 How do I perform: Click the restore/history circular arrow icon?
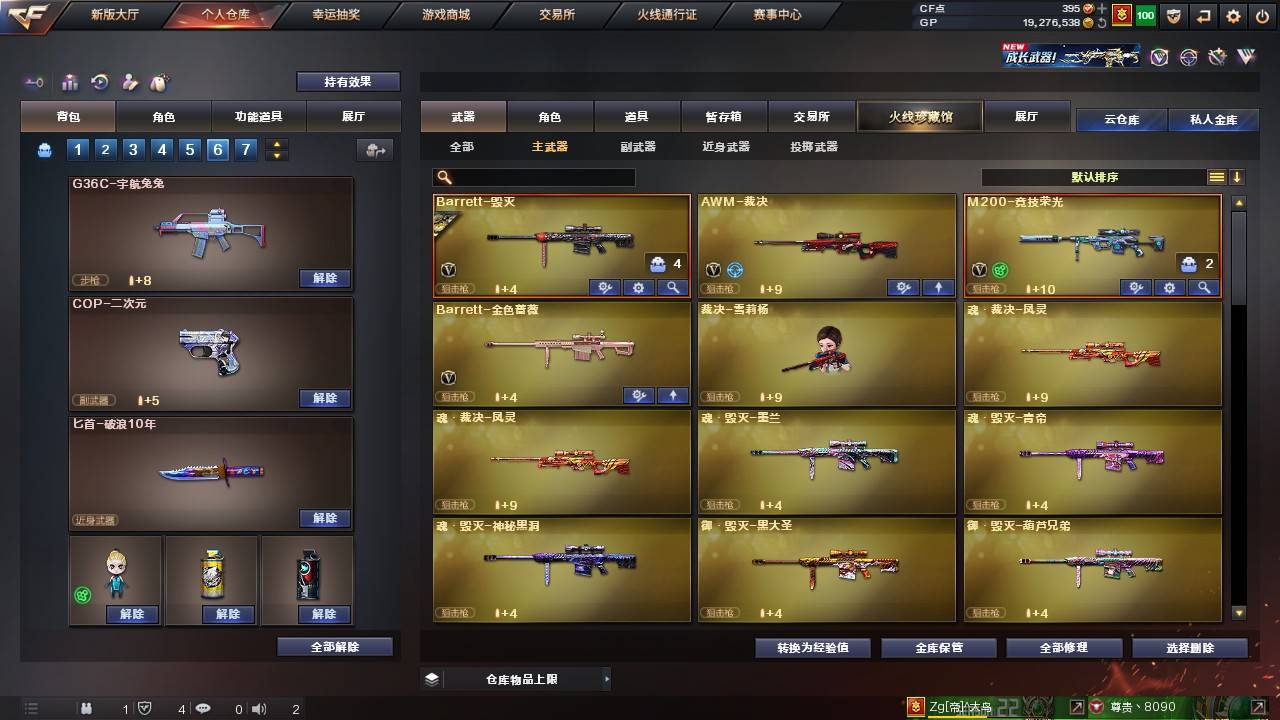(101, 80)
